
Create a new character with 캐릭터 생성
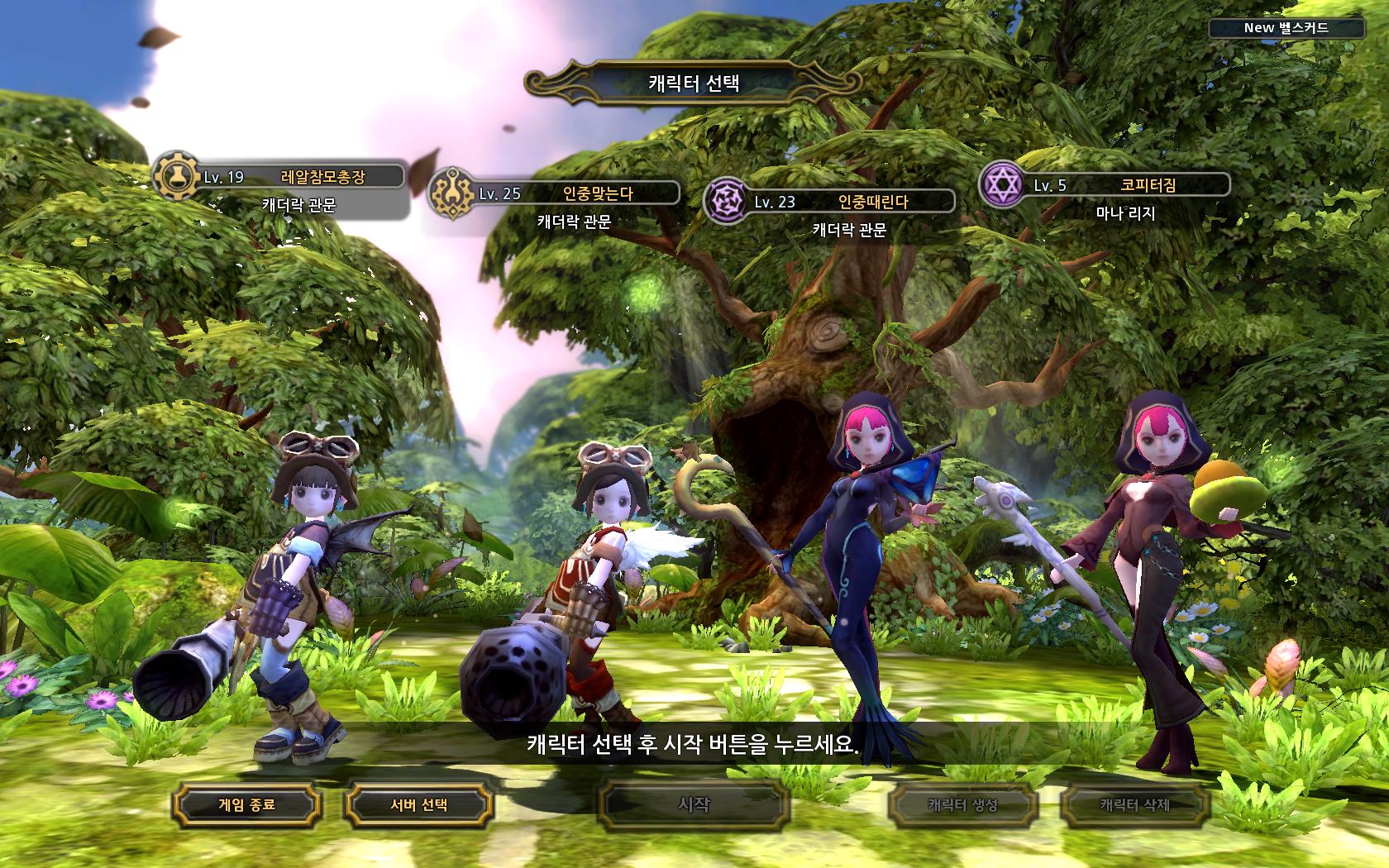coord(962,804)
